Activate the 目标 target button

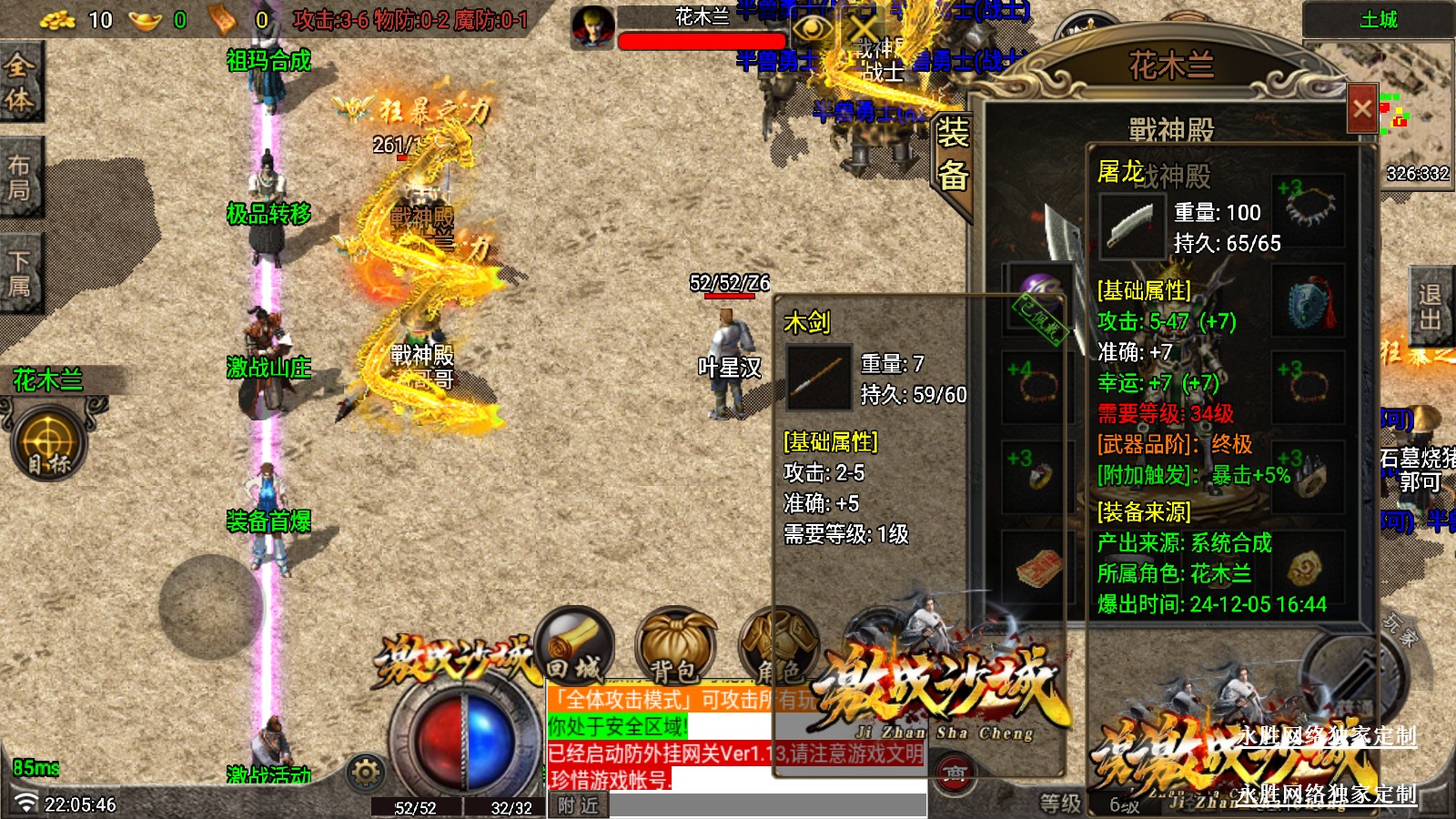[x=49, y=443]
